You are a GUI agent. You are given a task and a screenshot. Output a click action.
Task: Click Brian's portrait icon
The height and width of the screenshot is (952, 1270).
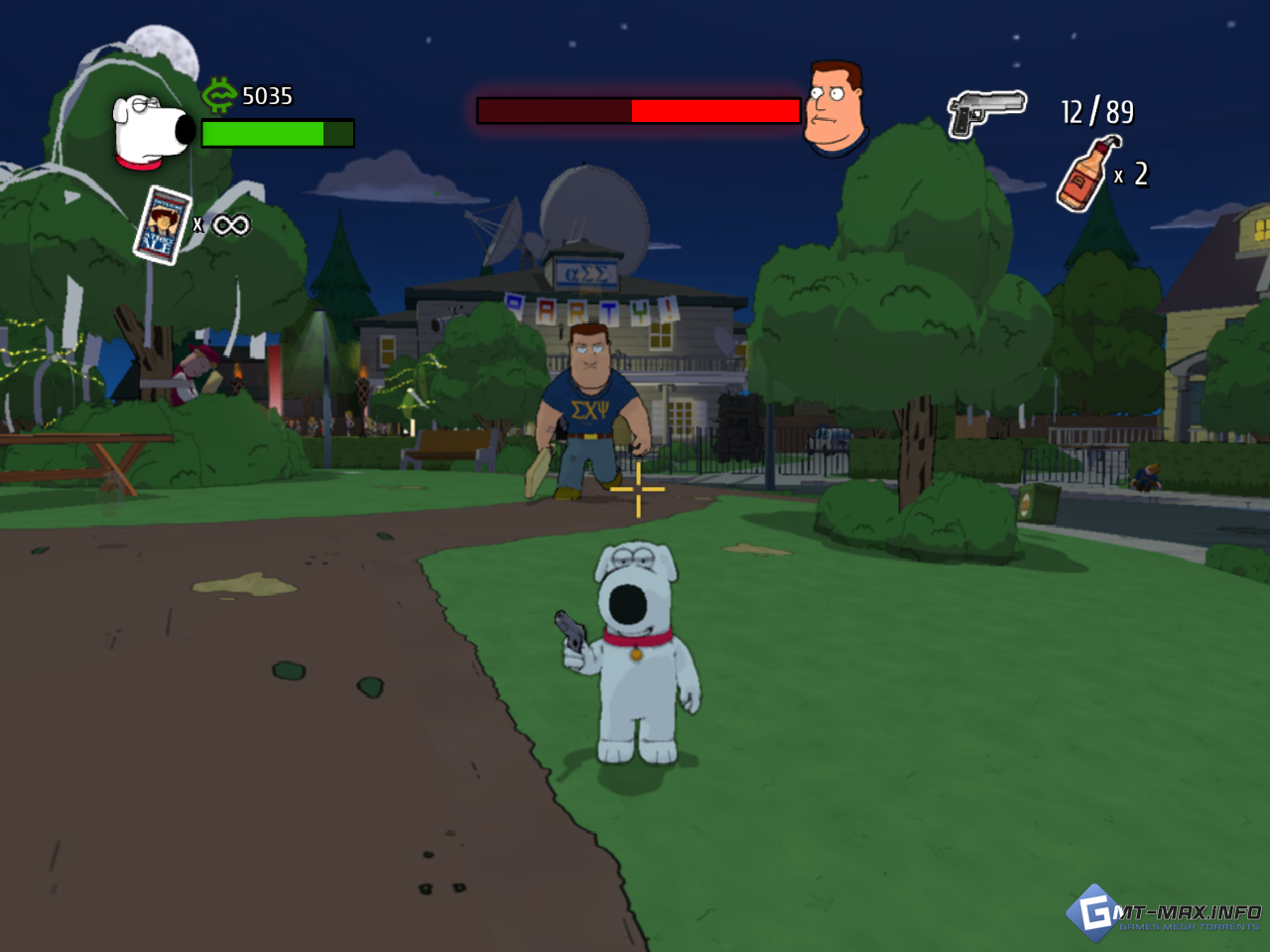152,131
